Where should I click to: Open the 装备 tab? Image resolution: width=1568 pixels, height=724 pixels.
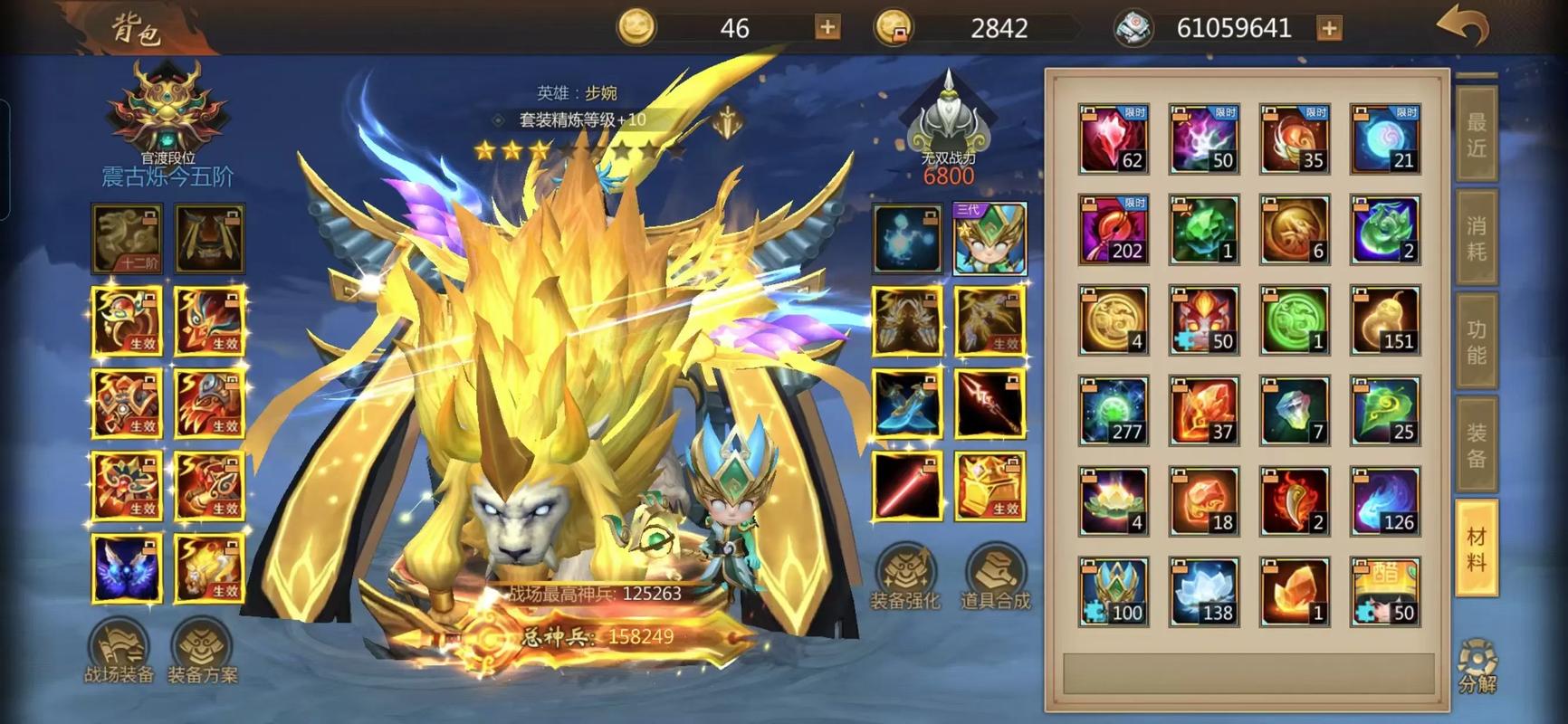[1476, 445]
